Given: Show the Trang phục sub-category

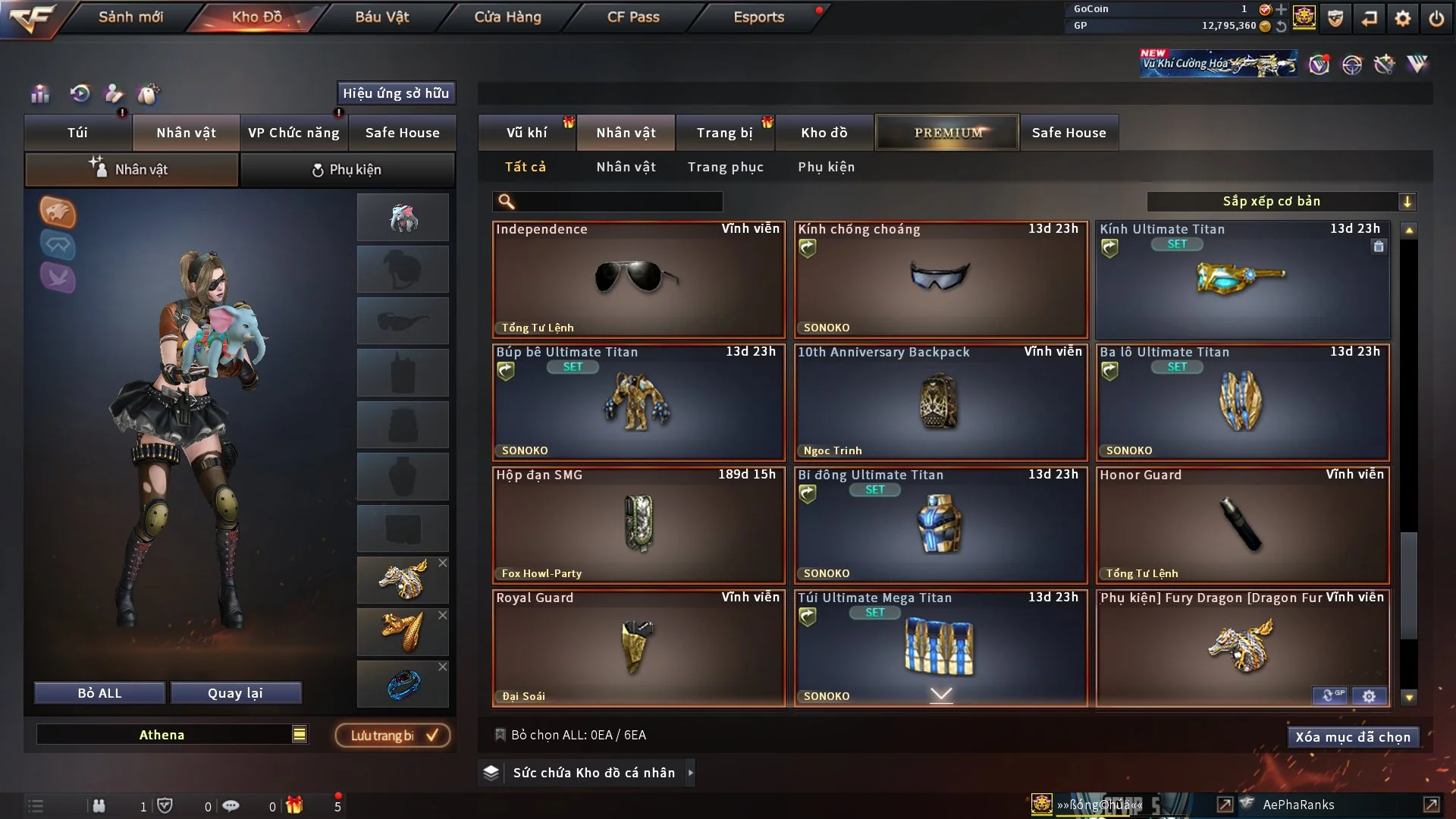Looking at the screenshot, I should pyautogui.click(x=725, y=167).
